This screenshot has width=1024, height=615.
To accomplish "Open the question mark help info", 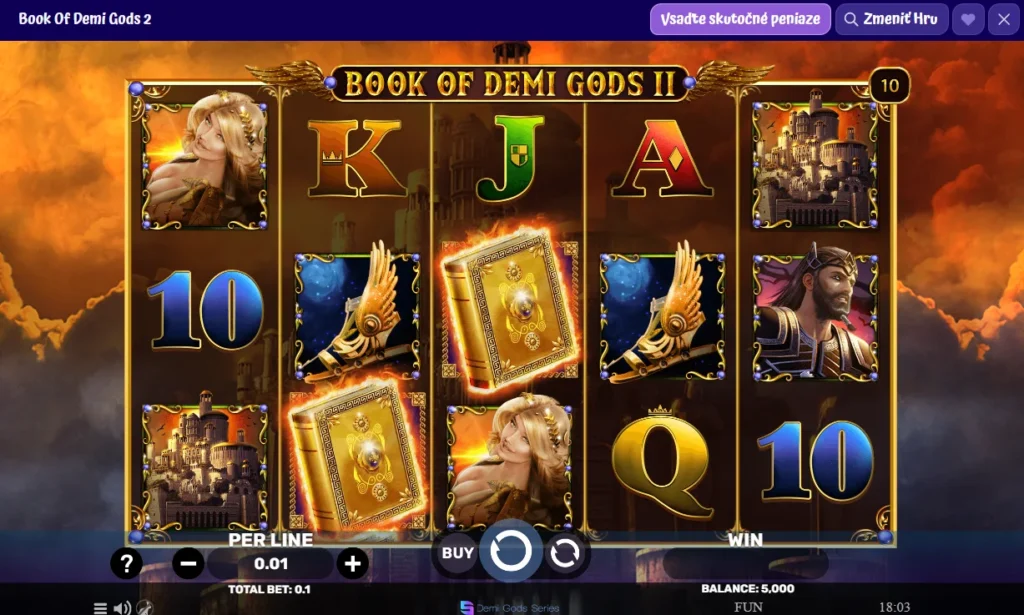I will 126,563.
